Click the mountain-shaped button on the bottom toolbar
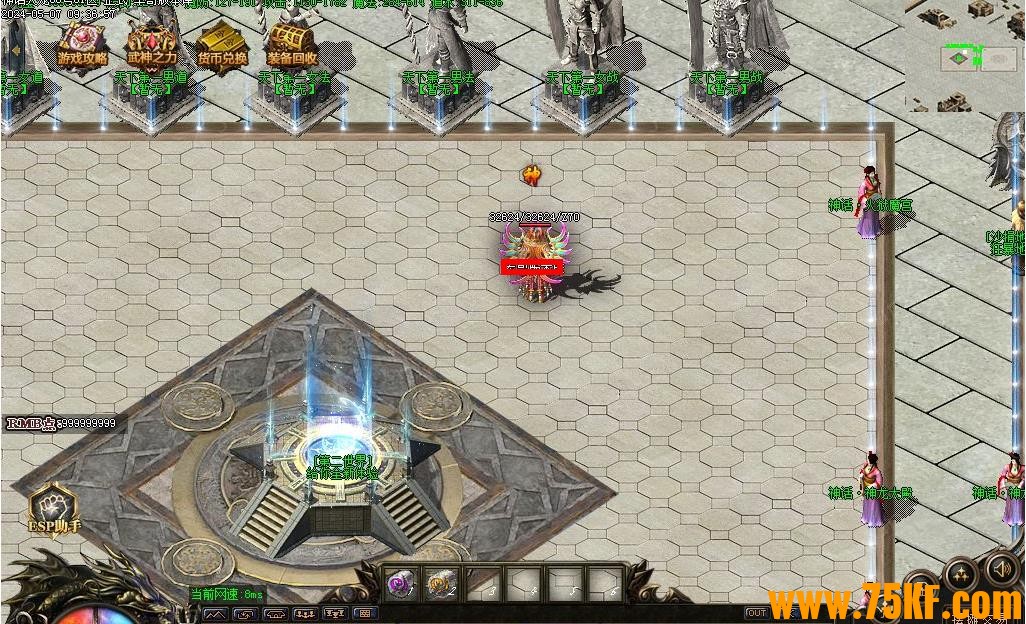Viewport: 1026px width, 624px height. tap(215, 614)
